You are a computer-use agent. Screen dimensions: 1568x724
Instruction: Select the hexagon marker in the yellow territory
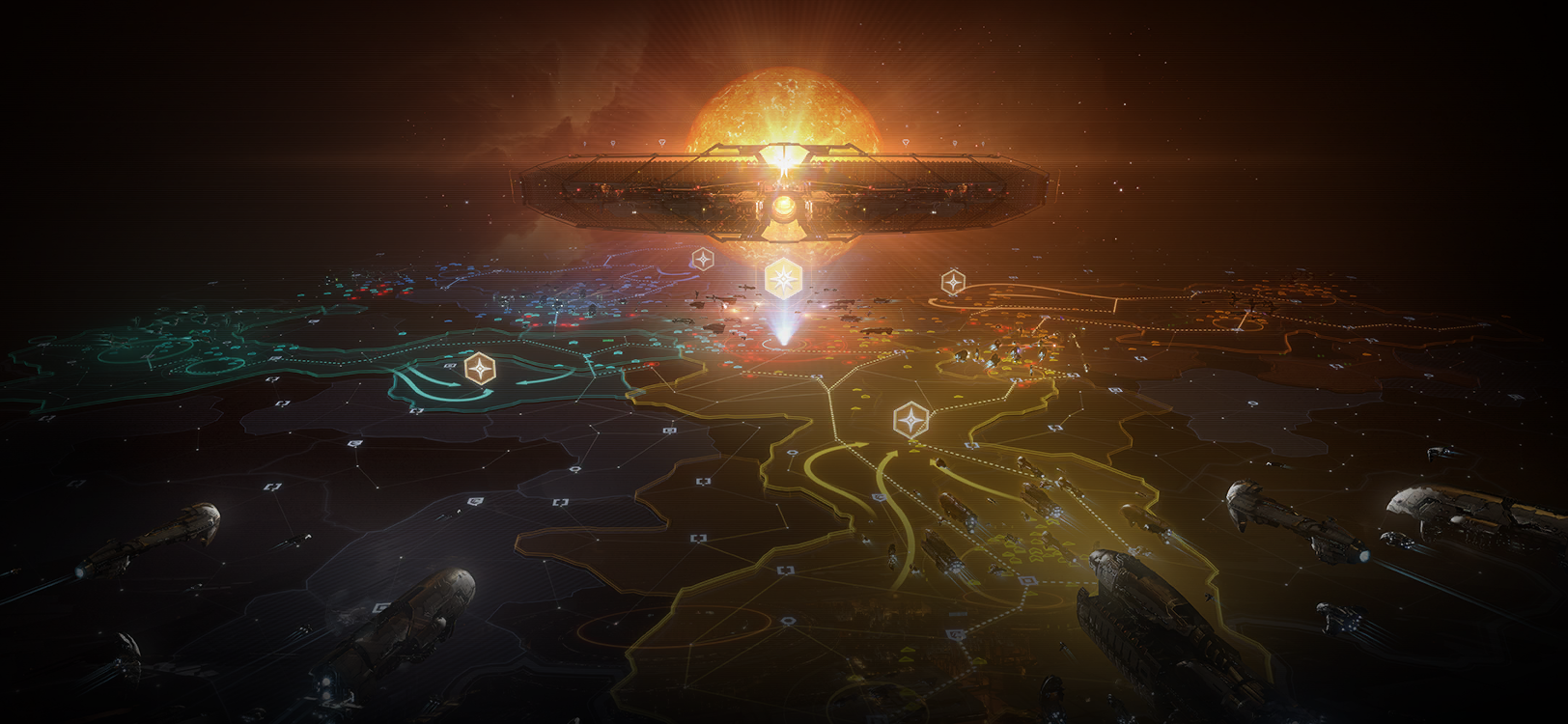909,420
